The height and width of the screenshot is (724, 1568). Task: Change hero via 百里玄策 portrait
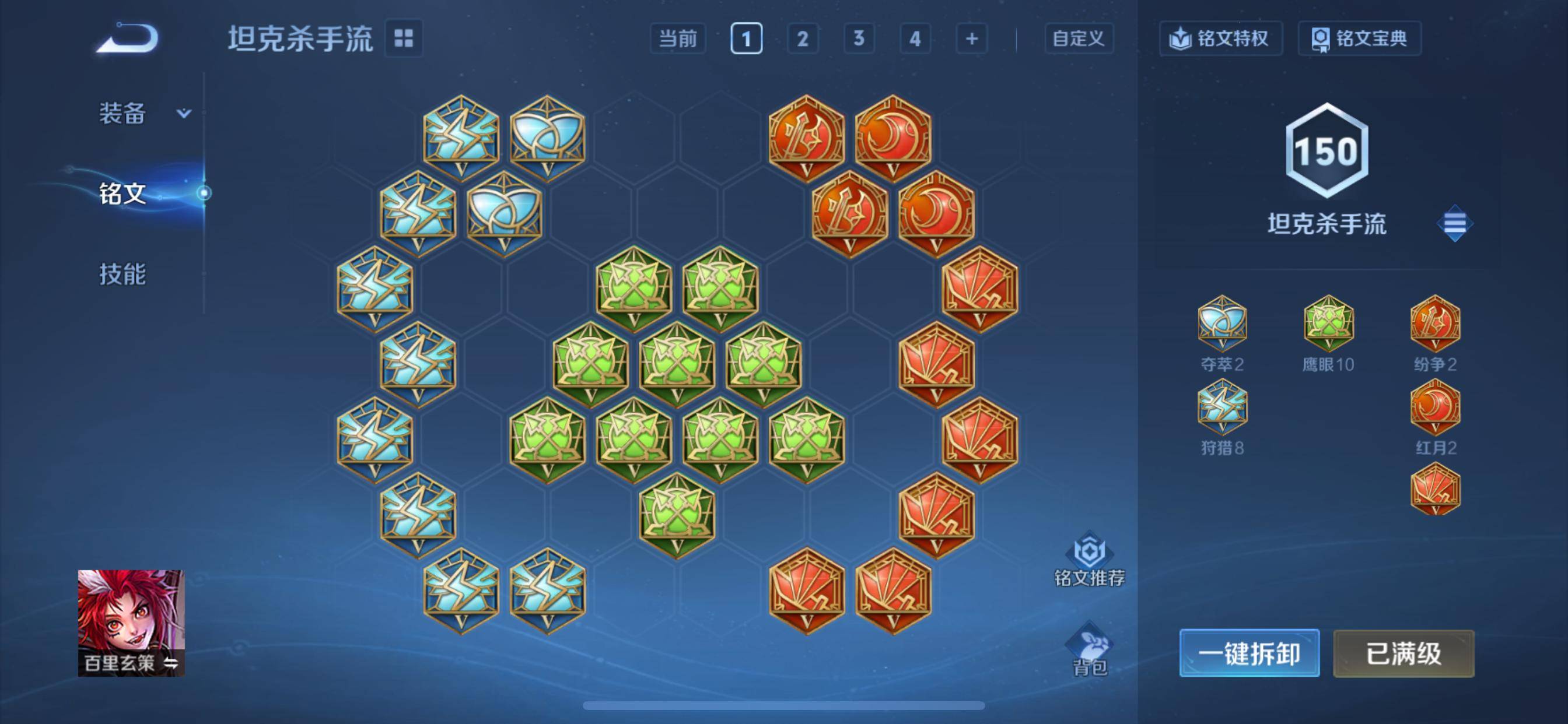(x=131, y=623)
